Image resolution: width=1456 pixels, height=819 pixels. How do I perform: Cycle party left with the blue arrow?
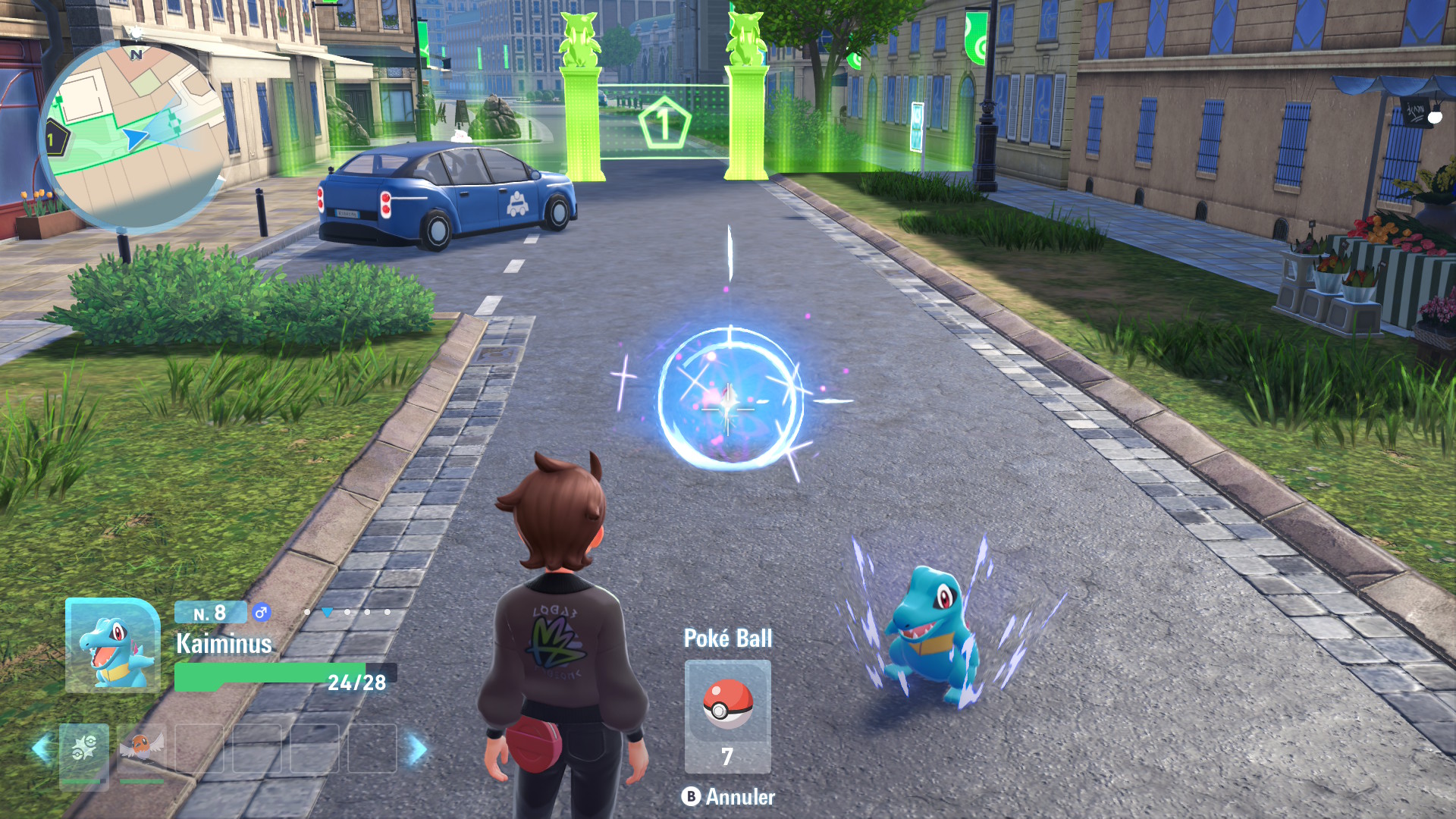pos(42,748)
